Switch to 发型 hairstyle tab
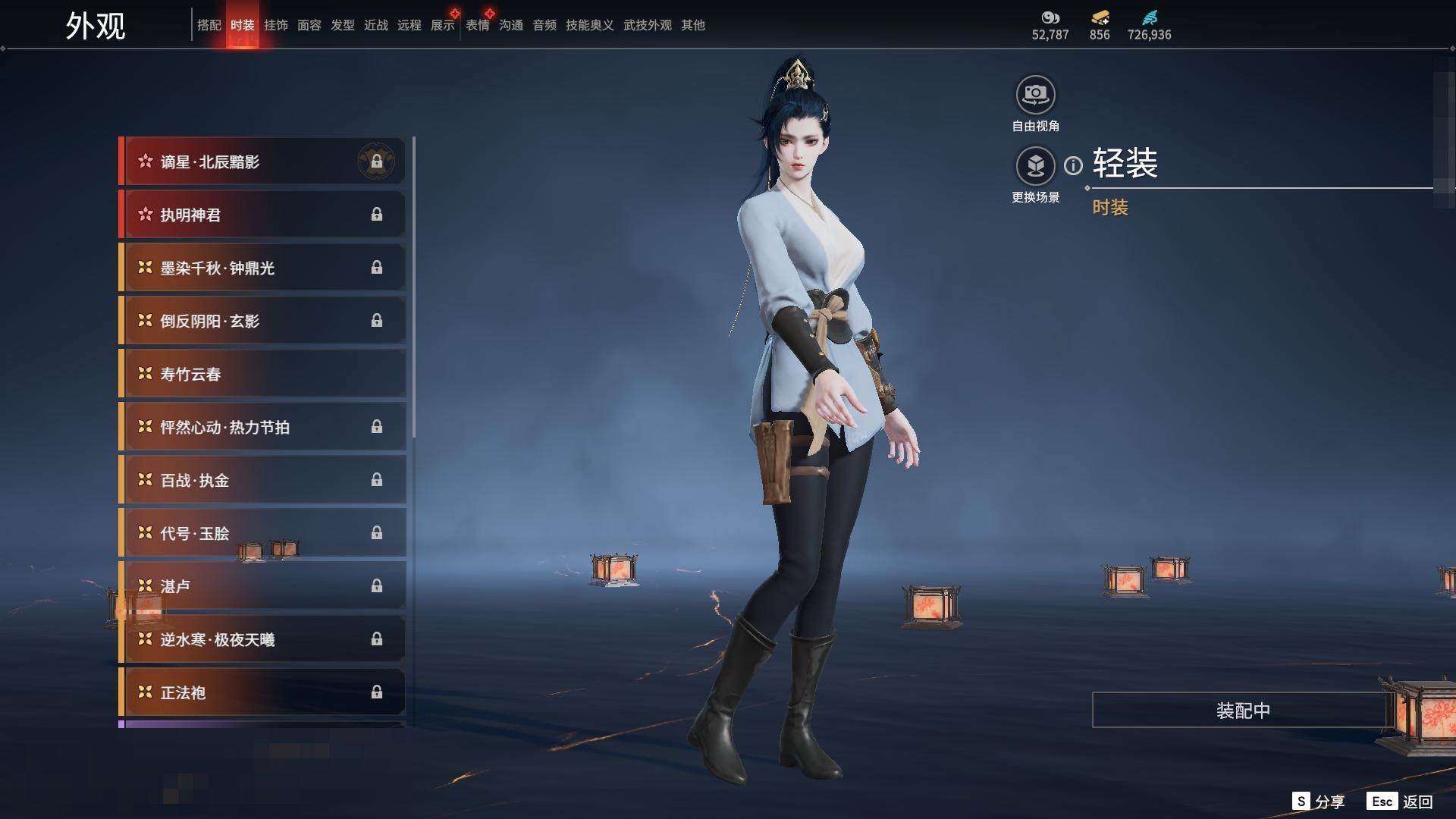1456x819 pixels. coord(343,25)
